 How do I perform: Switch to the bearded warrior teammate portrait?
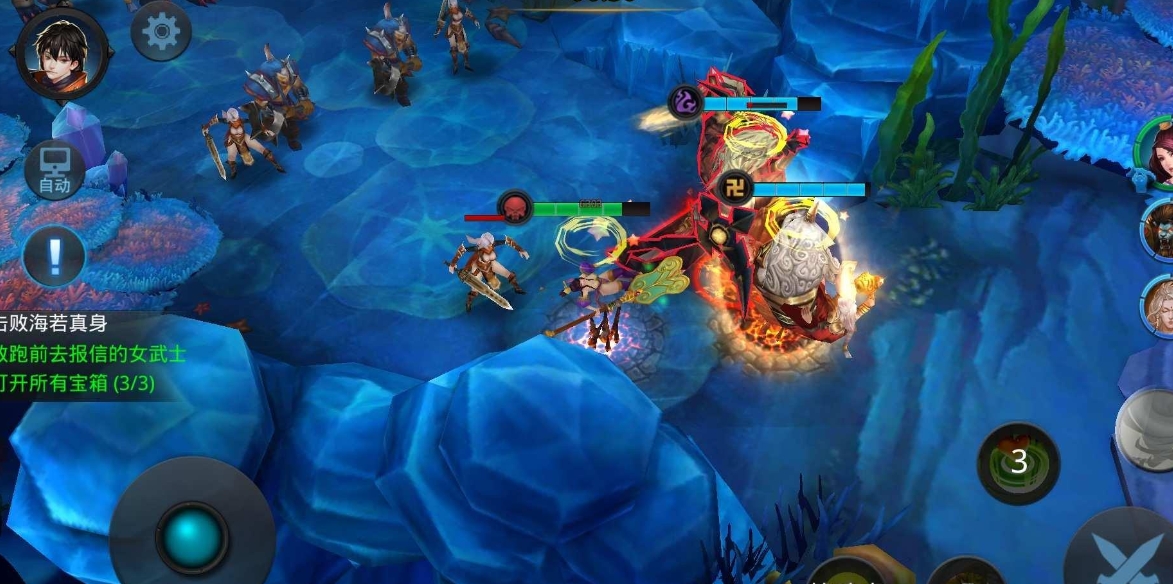(1160, 229)
